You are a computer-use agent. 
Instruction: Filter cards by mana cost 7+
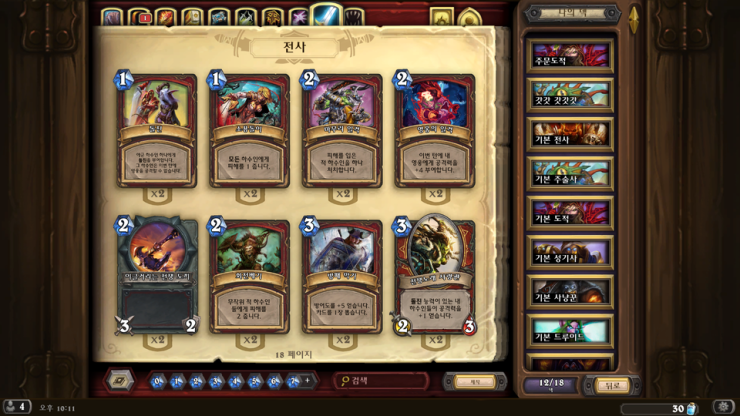click(x=294, y=381)
